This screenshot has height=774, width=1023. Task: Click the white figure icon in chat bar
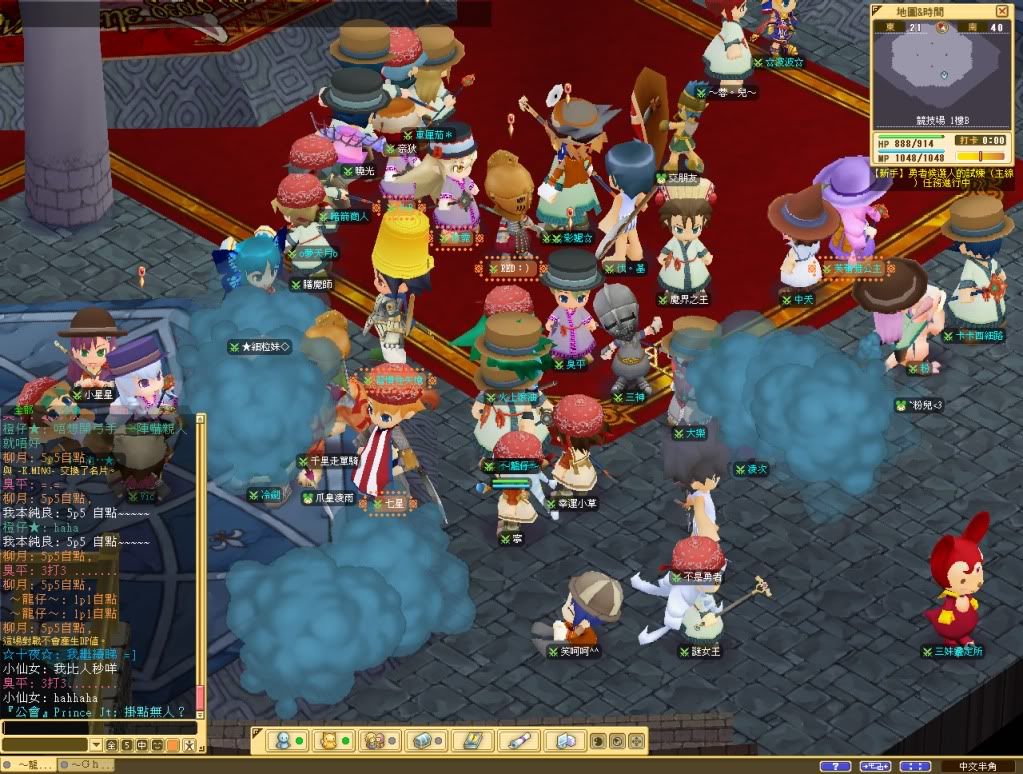187,745
